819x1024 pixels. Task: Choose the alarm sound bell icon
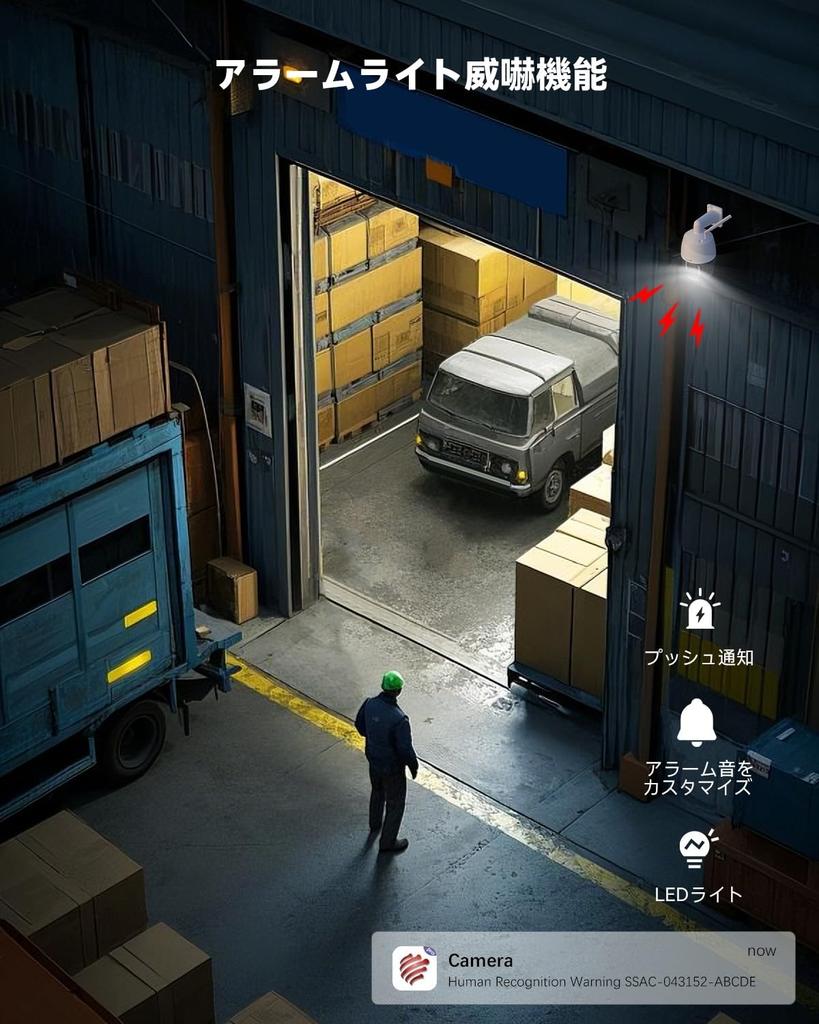(x=697, y=722)
